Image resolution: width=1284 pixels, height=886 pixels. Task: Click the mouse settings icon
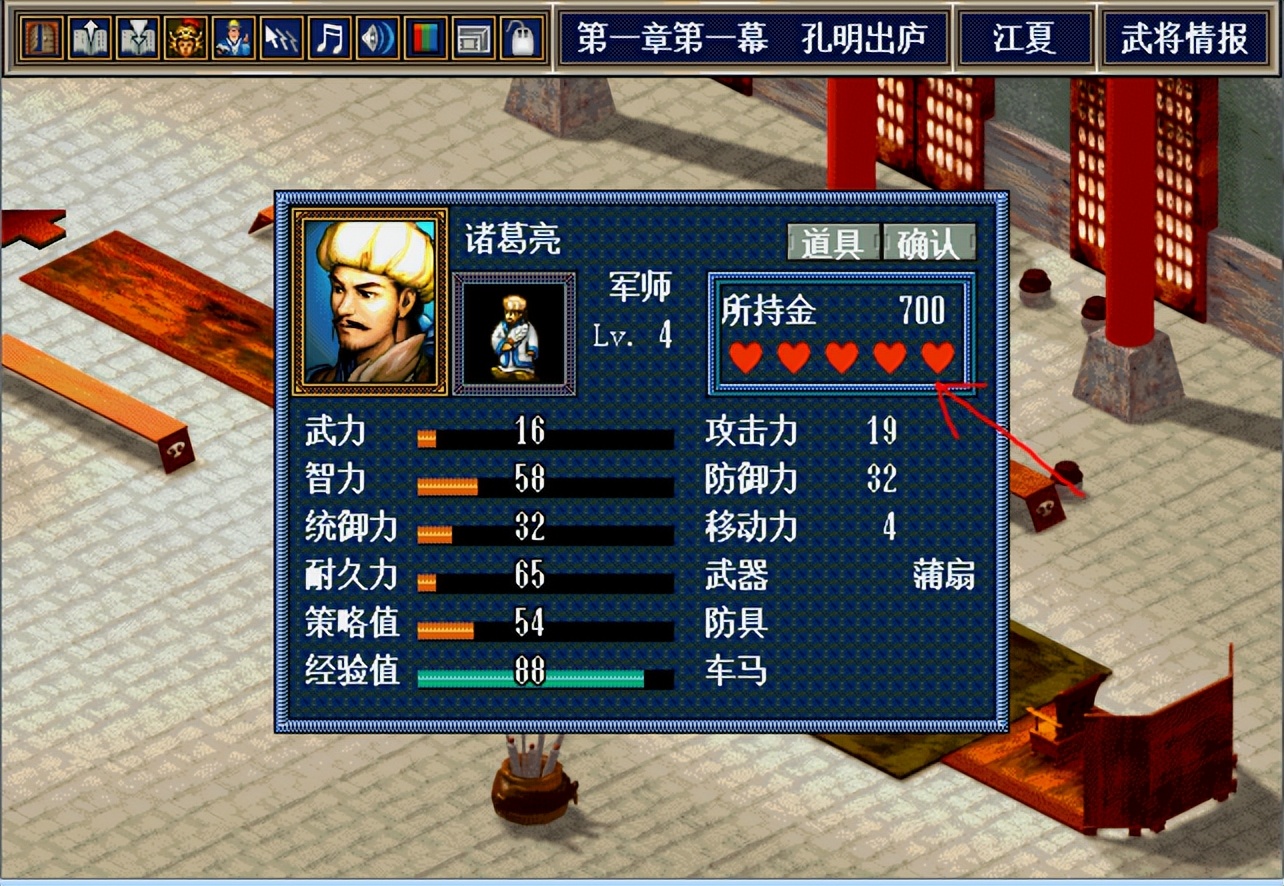tap(521, 38)
